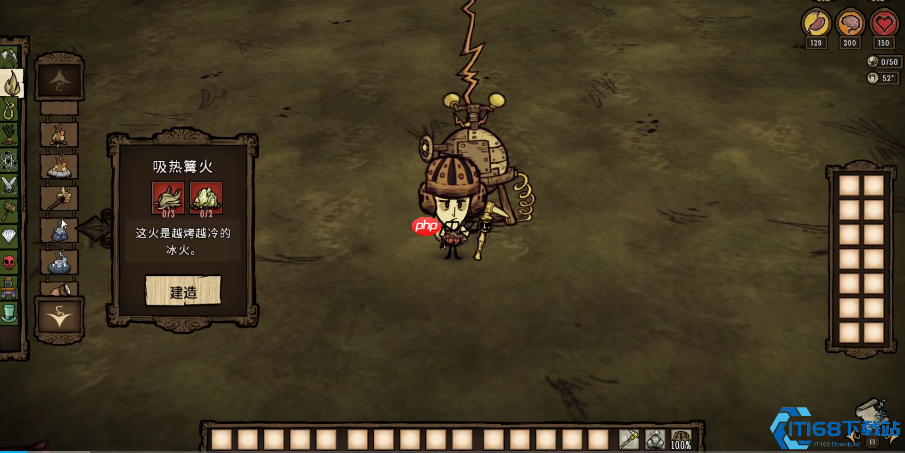Choose the dress green top-hat tab
Viewport: 905px width, 453px height.
point(10,313)
